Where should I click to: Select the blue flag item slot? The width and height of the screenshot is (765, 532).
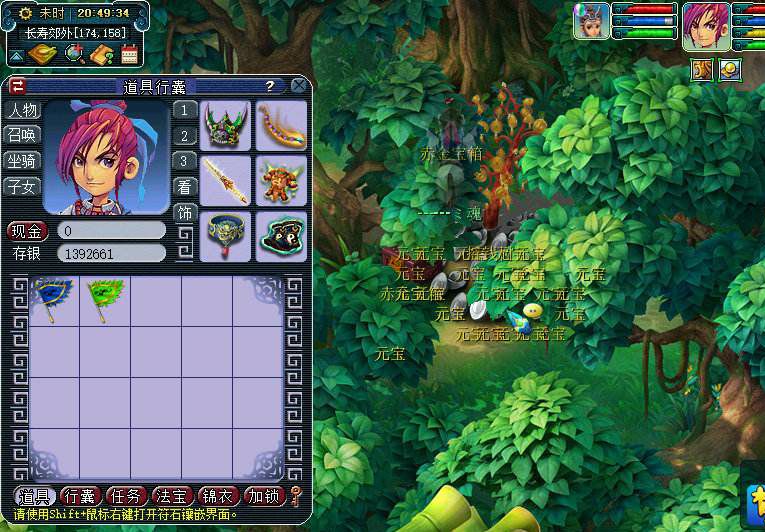click(x=53, y=299)
